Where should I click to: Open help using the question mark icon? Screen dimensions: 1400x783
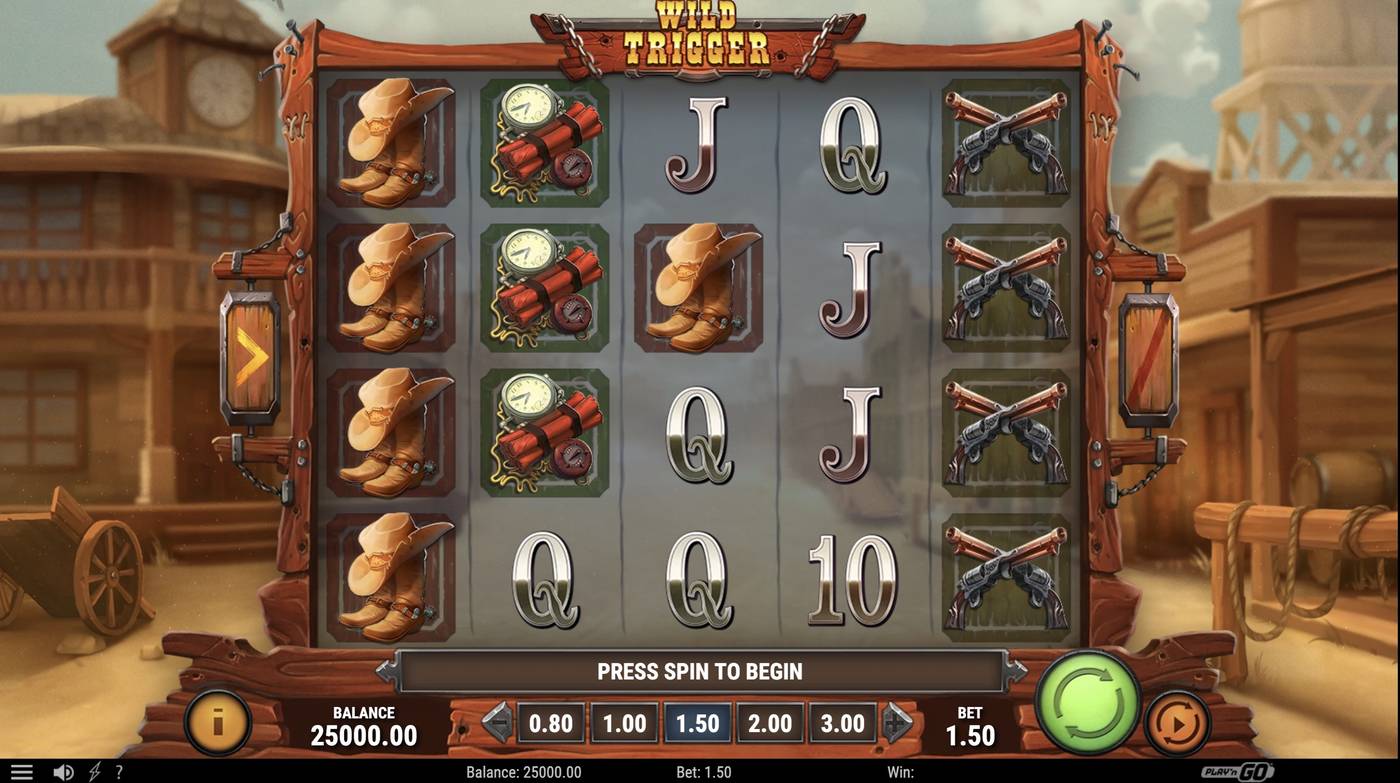coord(119,770)
